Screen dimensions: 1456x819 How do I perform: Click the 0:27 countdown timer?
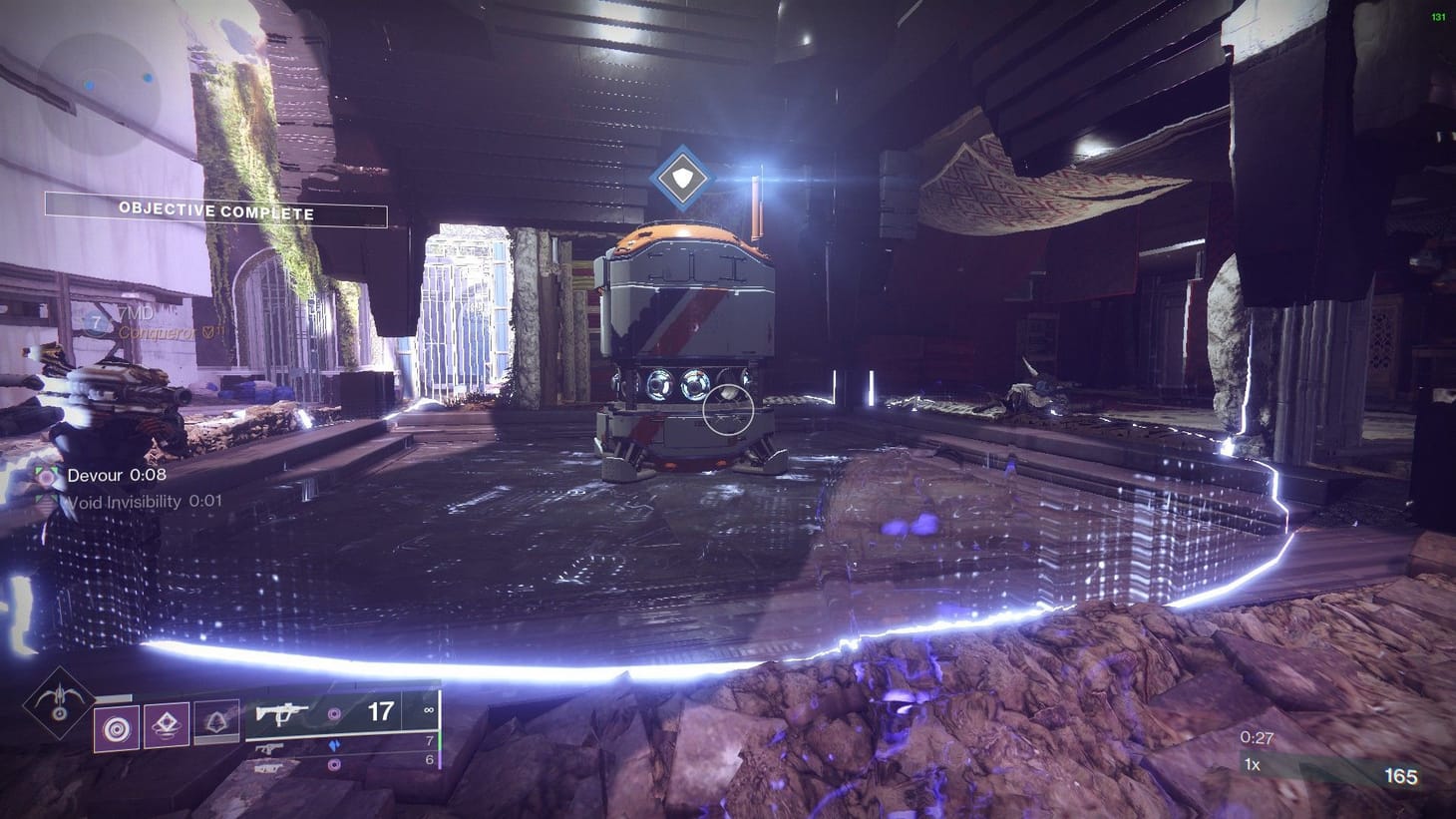point(1257,739)
